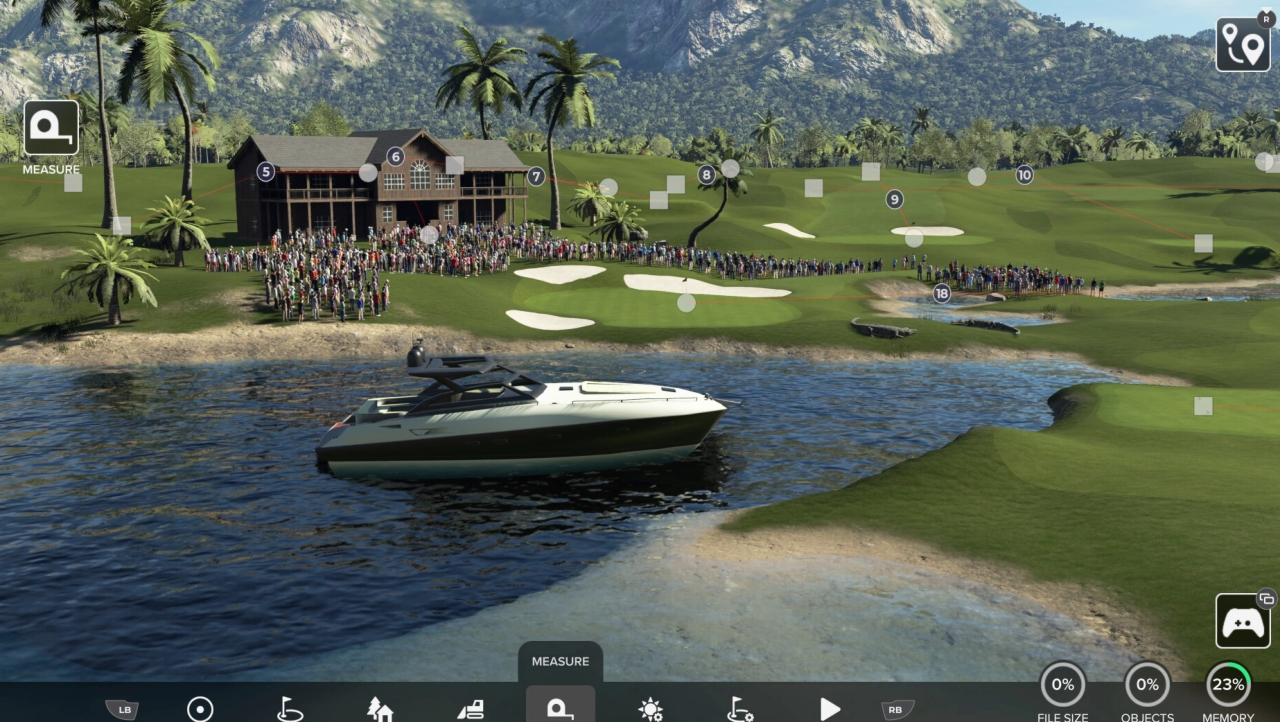Choose hole 8 marker
This screenshot has width=1280, height=722.
click(x=707, y=175)
